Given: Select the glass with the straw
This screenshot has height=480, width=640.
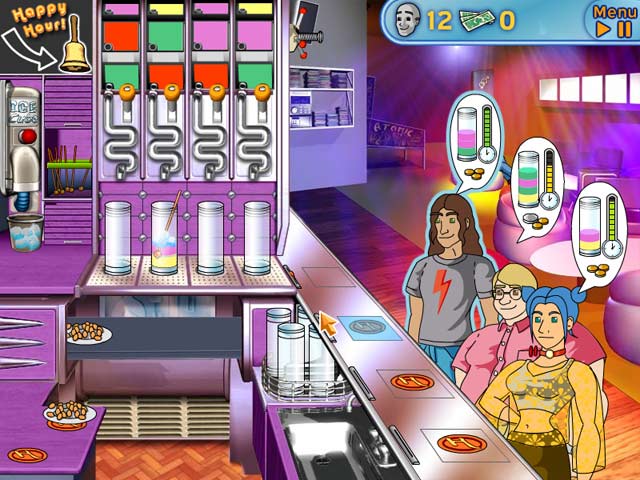Looking at the screenshot, I should [x=164, y=238].
